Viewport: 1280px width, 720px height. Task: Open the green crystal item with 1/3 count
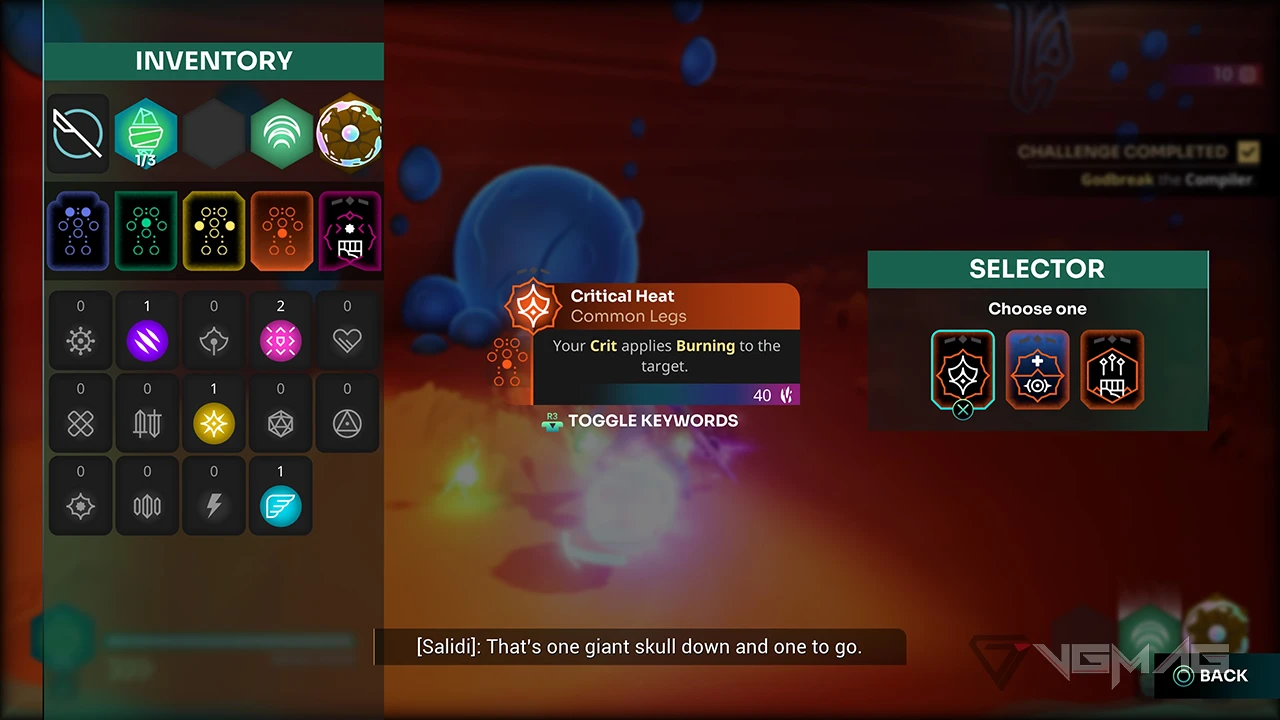click(x=146, y=134)
